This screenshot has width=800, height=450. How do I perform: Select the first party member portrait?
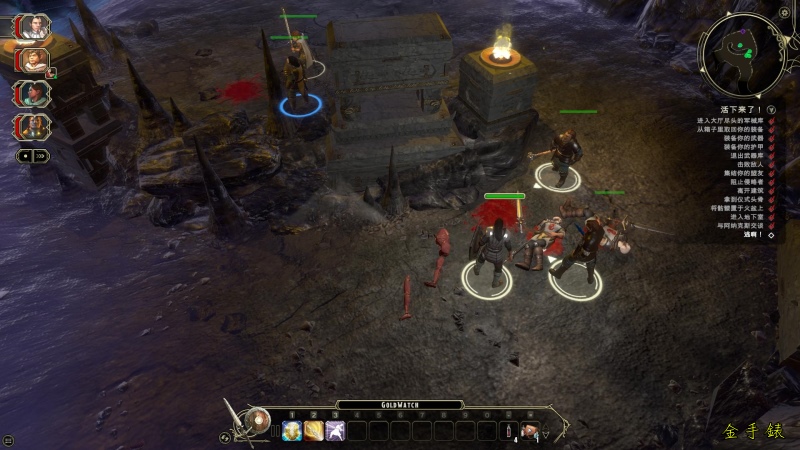pos(35,26)
